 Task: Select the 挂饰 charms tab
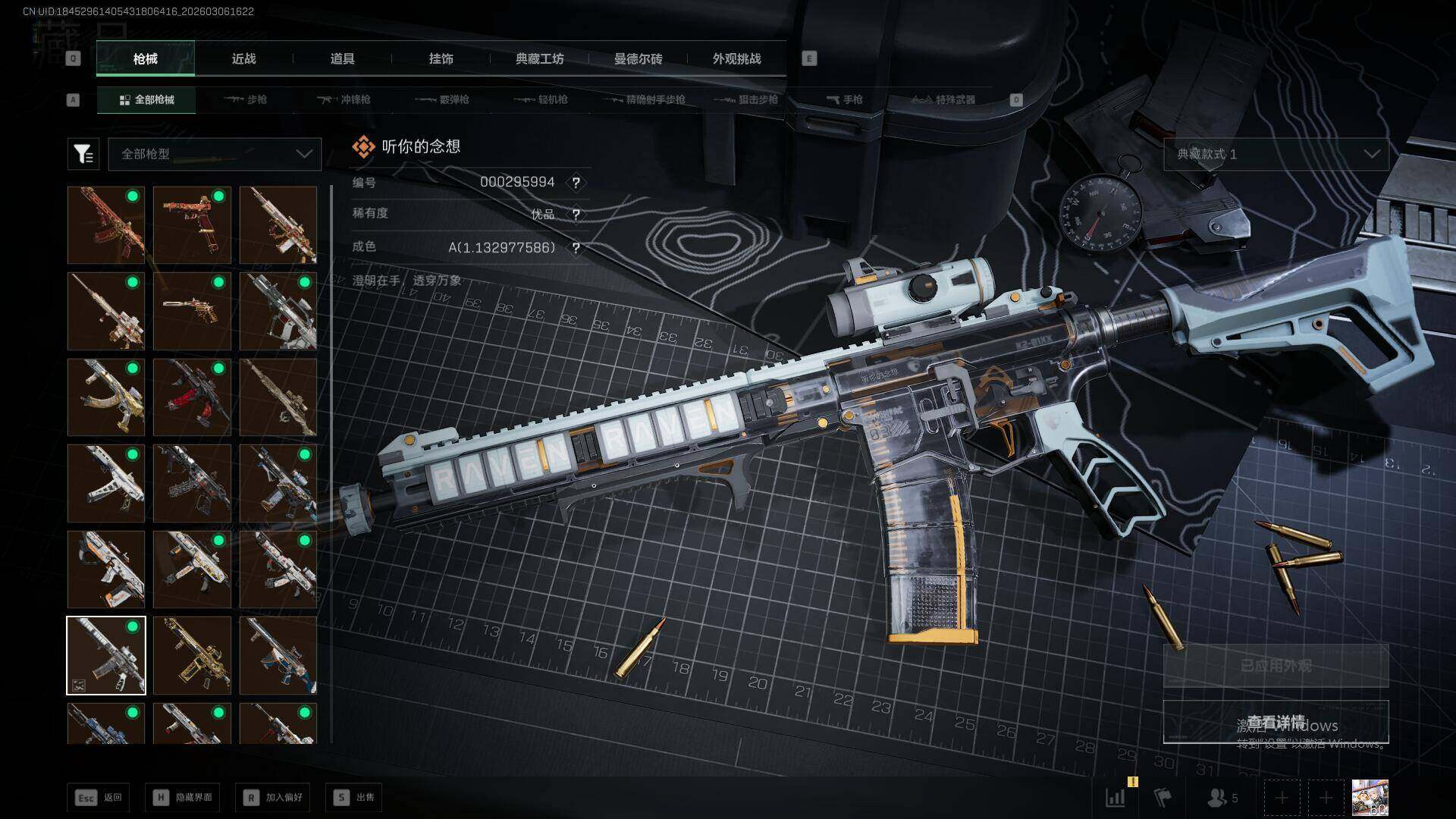(x=441, y=58)
